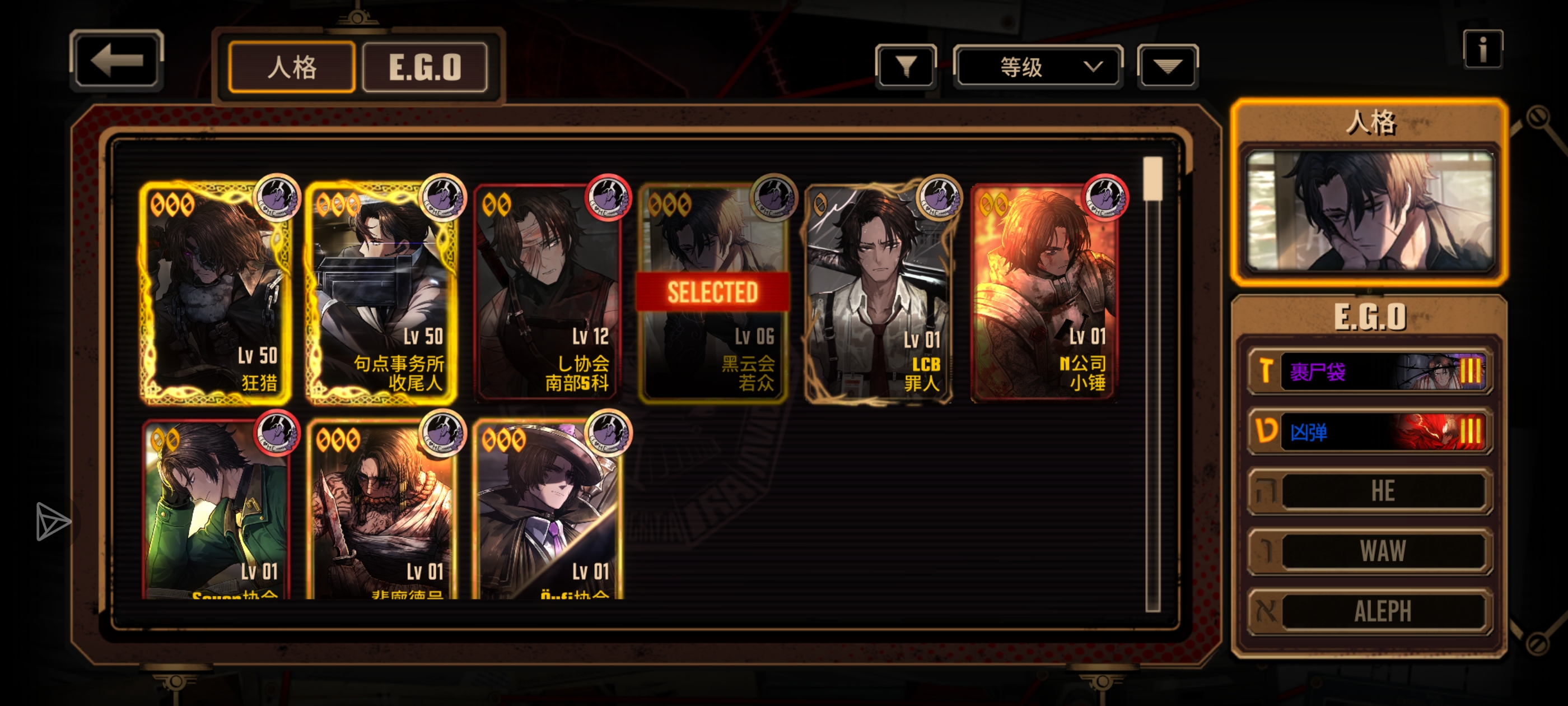Pick the 句点事务所 收尾人 identity card
The height and width of the screenshot is (706, 1568).
point(382,294)
